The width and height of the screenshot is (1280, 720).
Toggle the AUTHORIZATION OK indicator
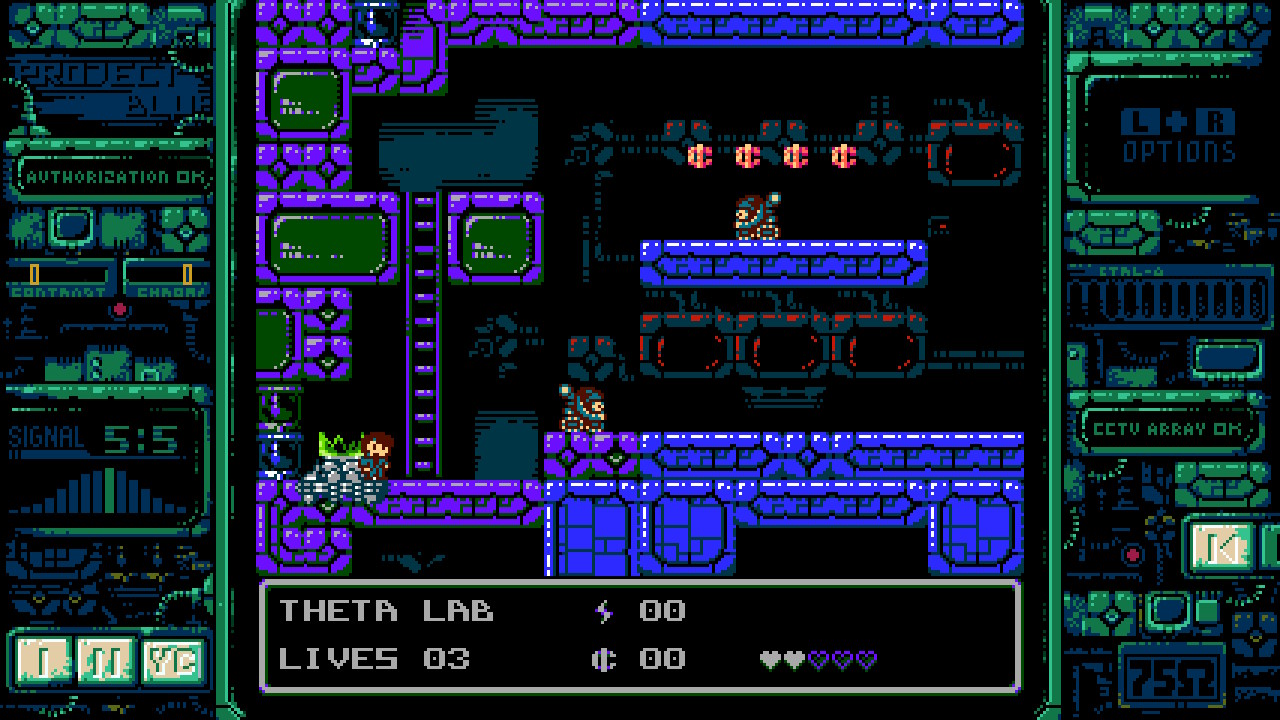[110, 175]
